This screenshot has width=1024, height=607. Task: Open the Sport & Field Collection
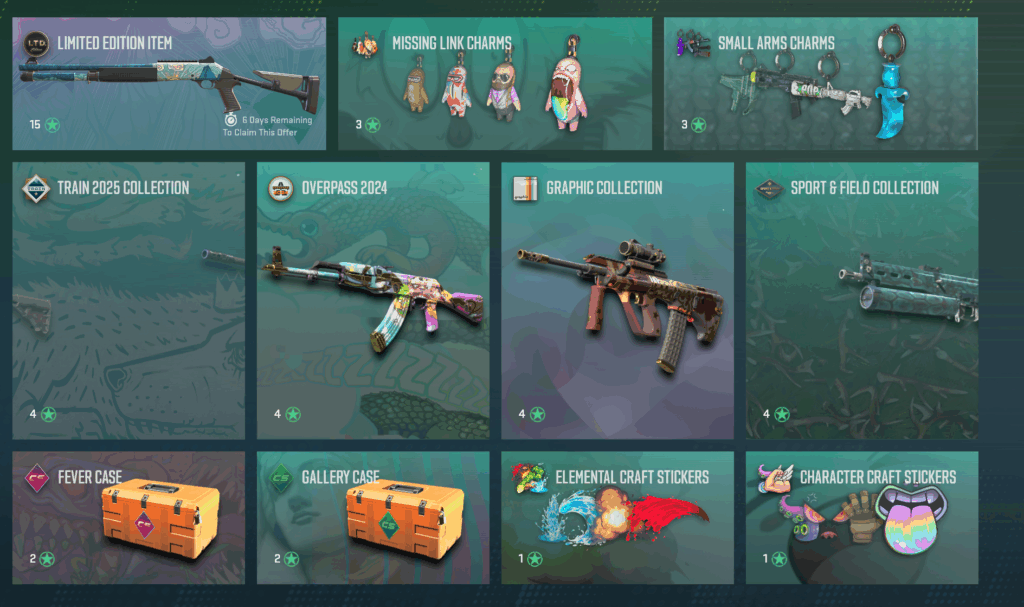862,300
